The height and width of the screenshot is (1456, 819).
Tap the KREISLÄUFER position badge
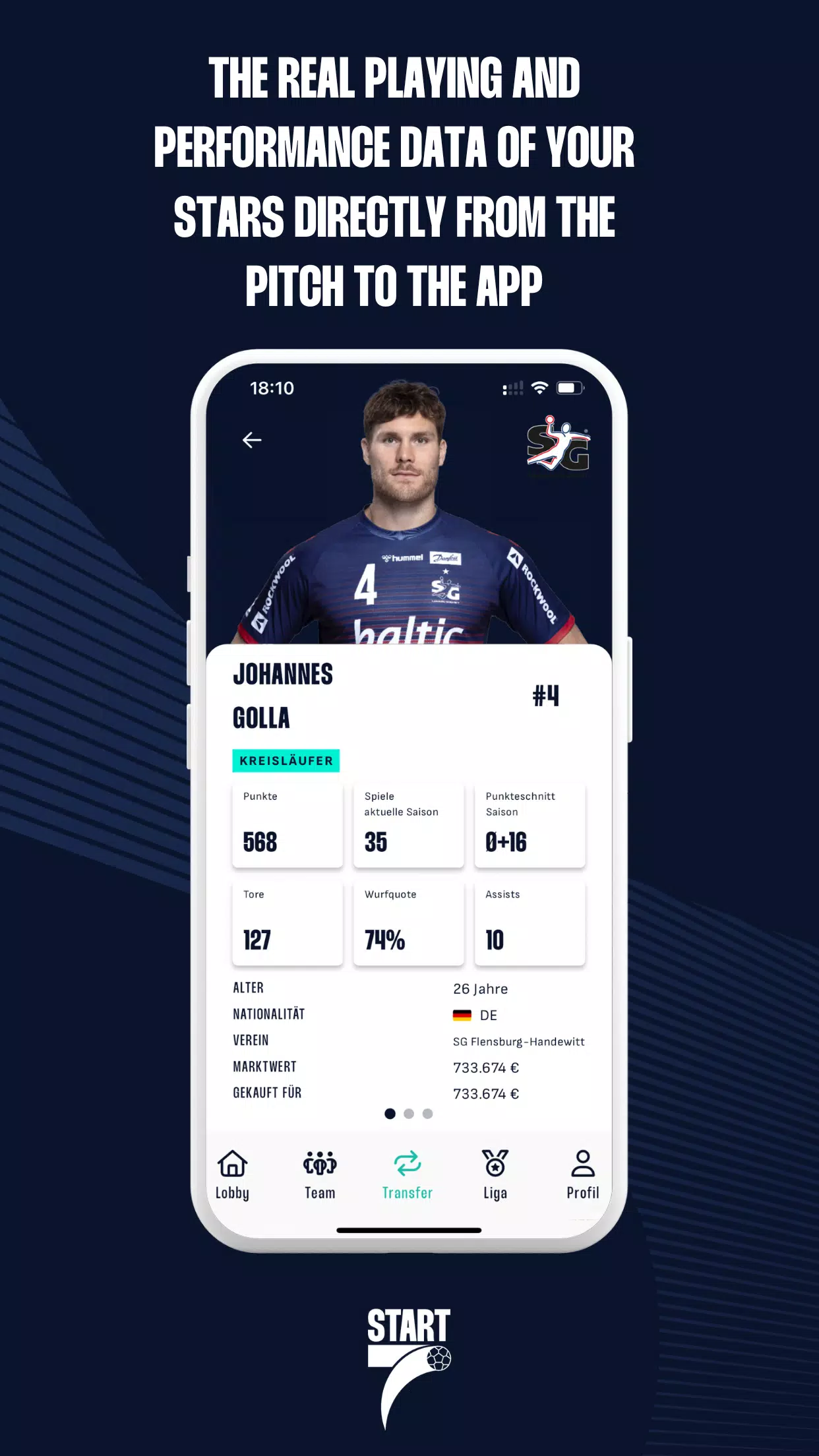click(x=286, y=760)
